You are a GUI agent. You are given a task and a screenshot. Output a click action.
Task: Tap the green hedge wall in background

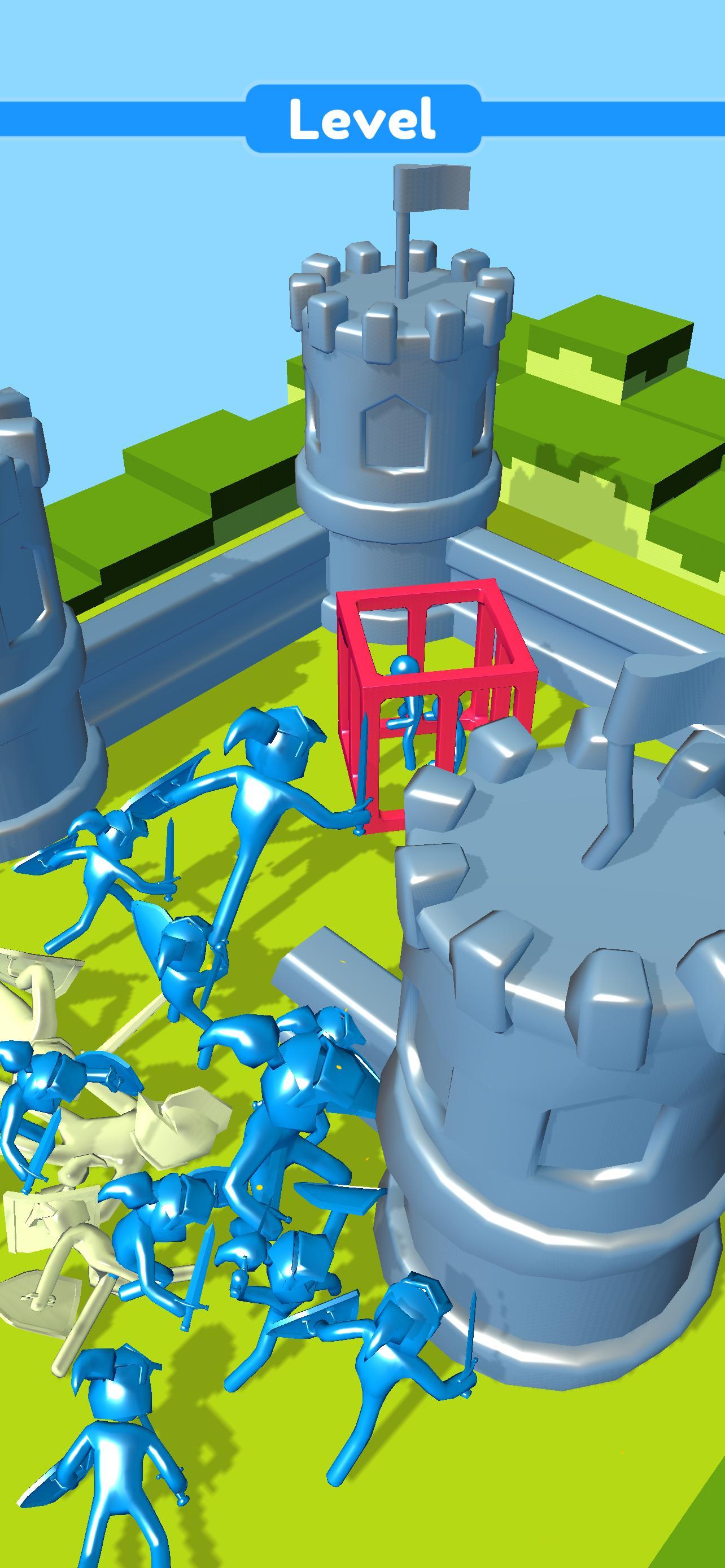[609, 365]
